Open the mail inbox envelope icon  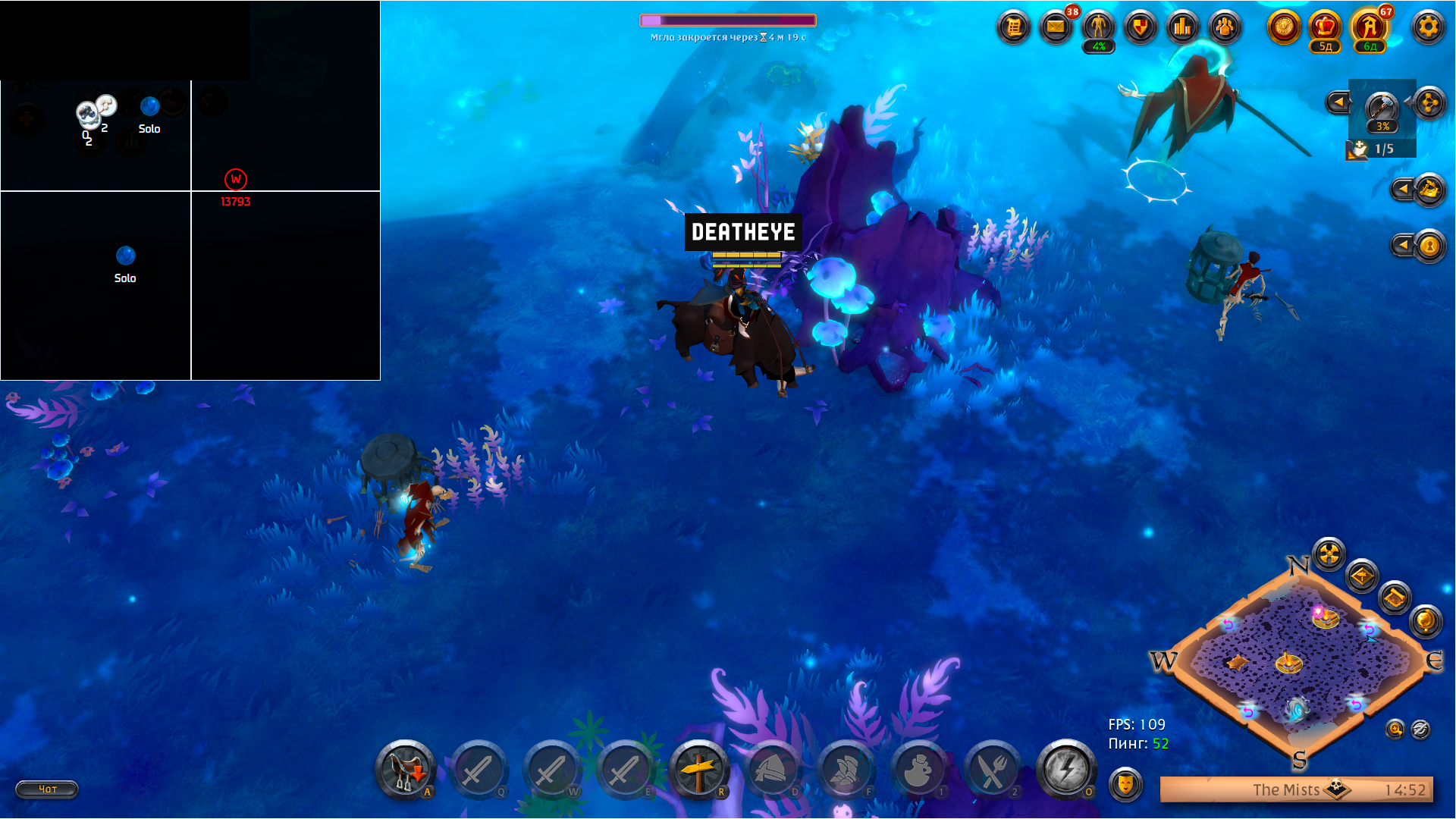tap(1056, 28)
